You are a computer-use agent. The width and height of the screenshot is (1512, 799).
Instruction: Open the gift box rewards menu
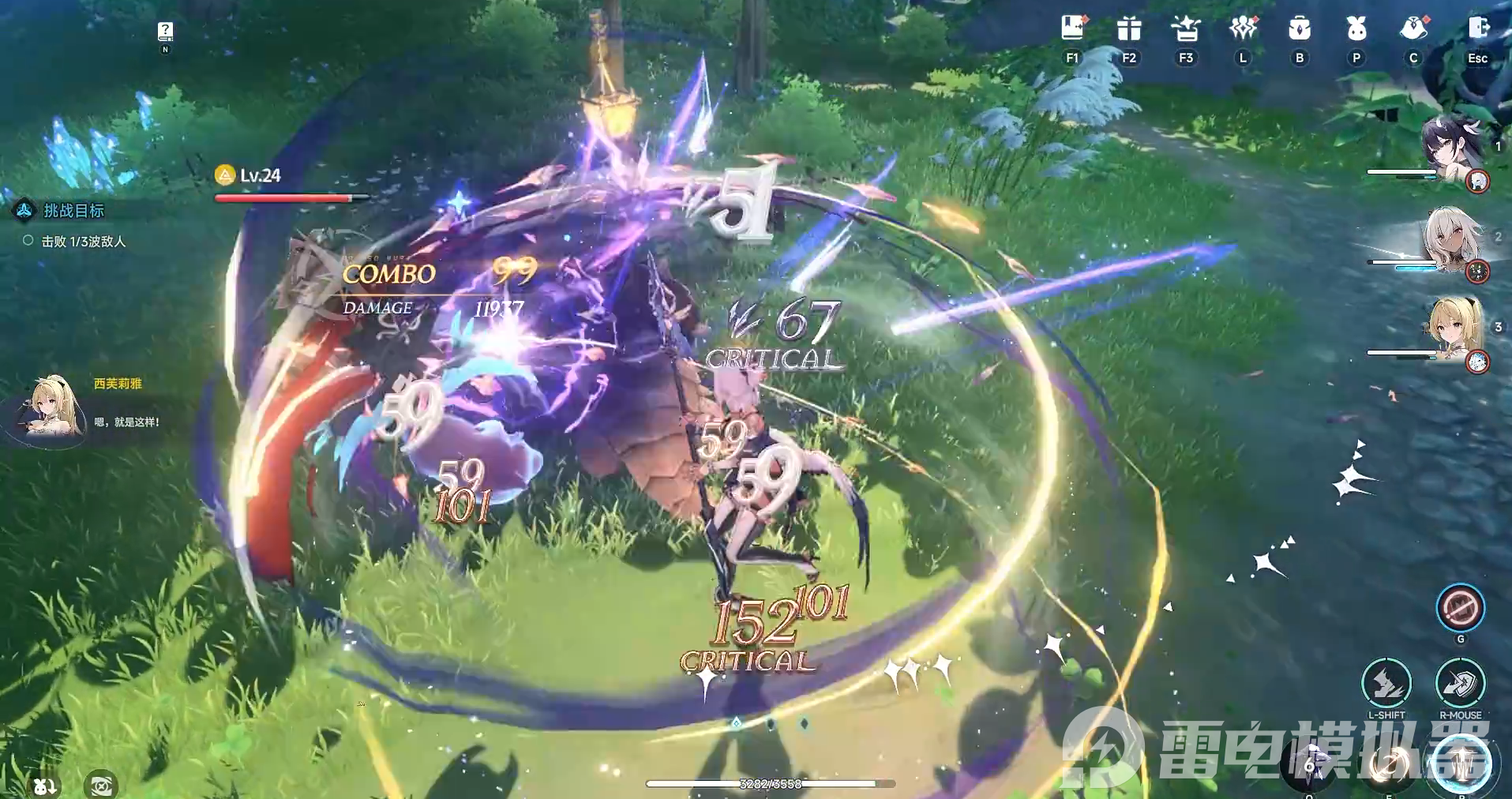(1129, 29)
